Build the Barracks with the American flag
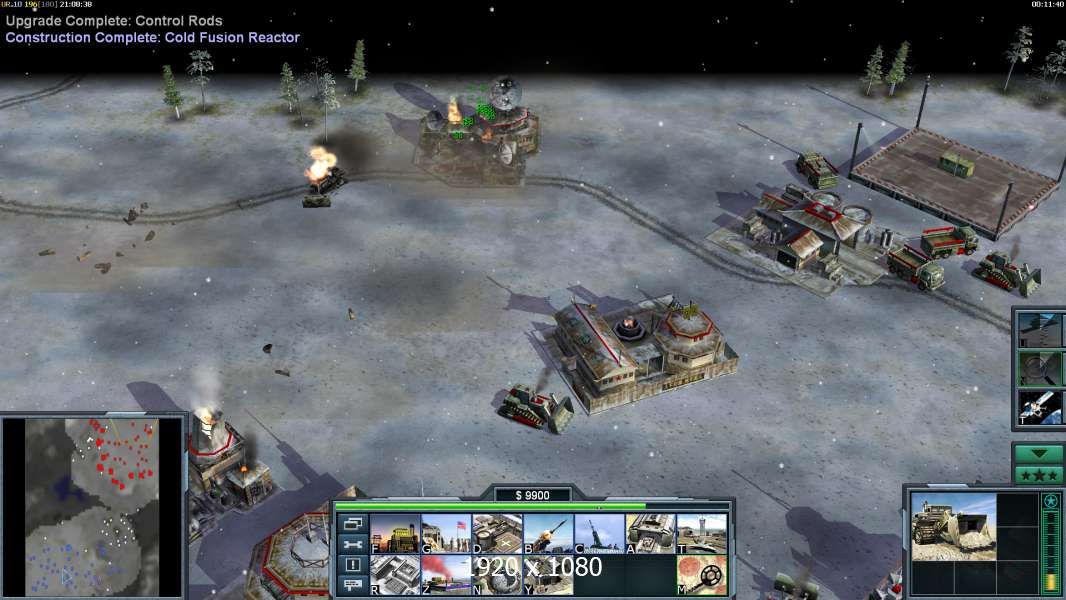Screen dimensions: 1066x600 446,534
